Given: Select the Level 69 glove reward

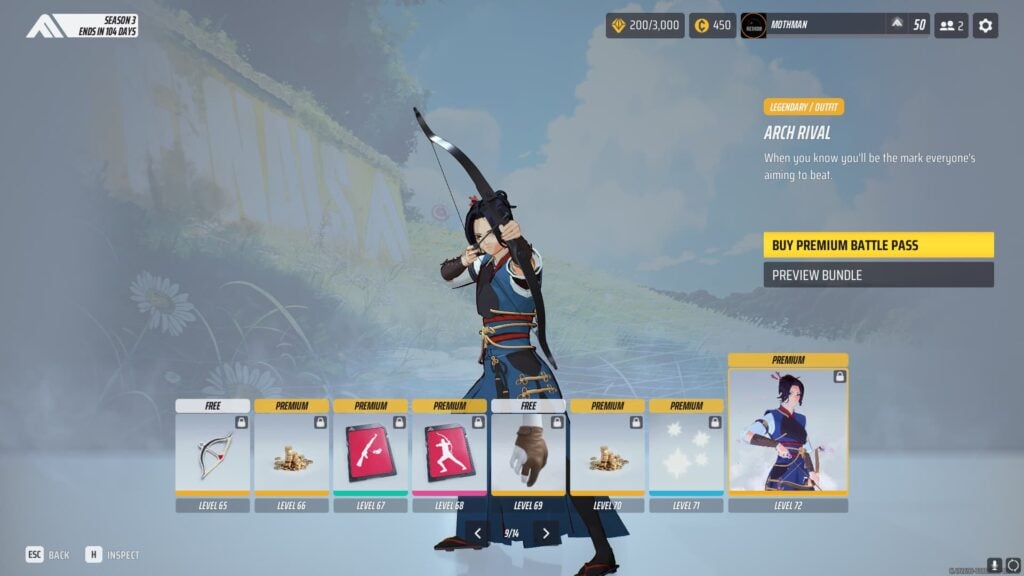Looking at the screenshot, I should click(529, 453).
